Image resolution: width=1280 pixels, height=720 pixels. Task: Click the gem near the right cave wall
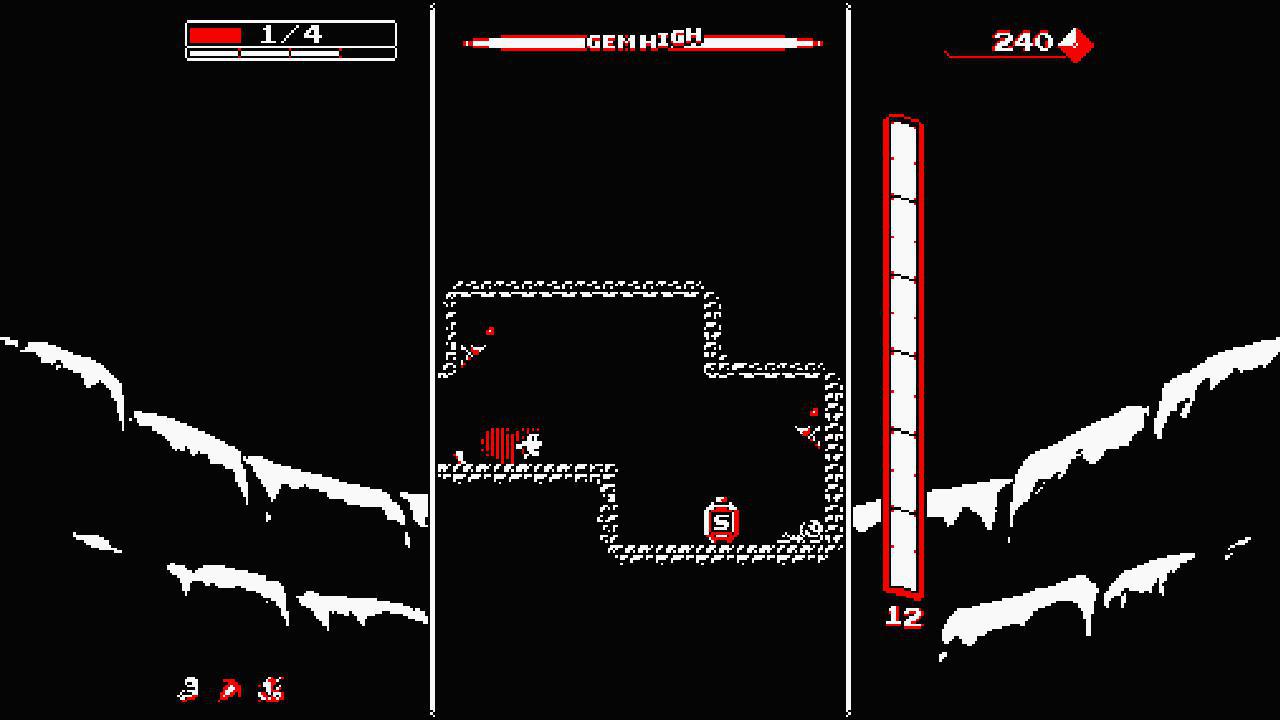tap(813, 411)
